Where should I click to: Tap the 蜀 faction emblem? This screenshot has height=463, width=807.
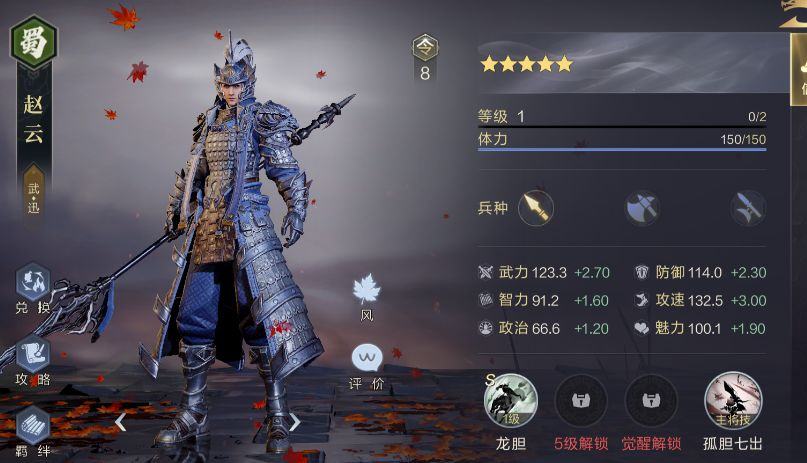[34, 41]
